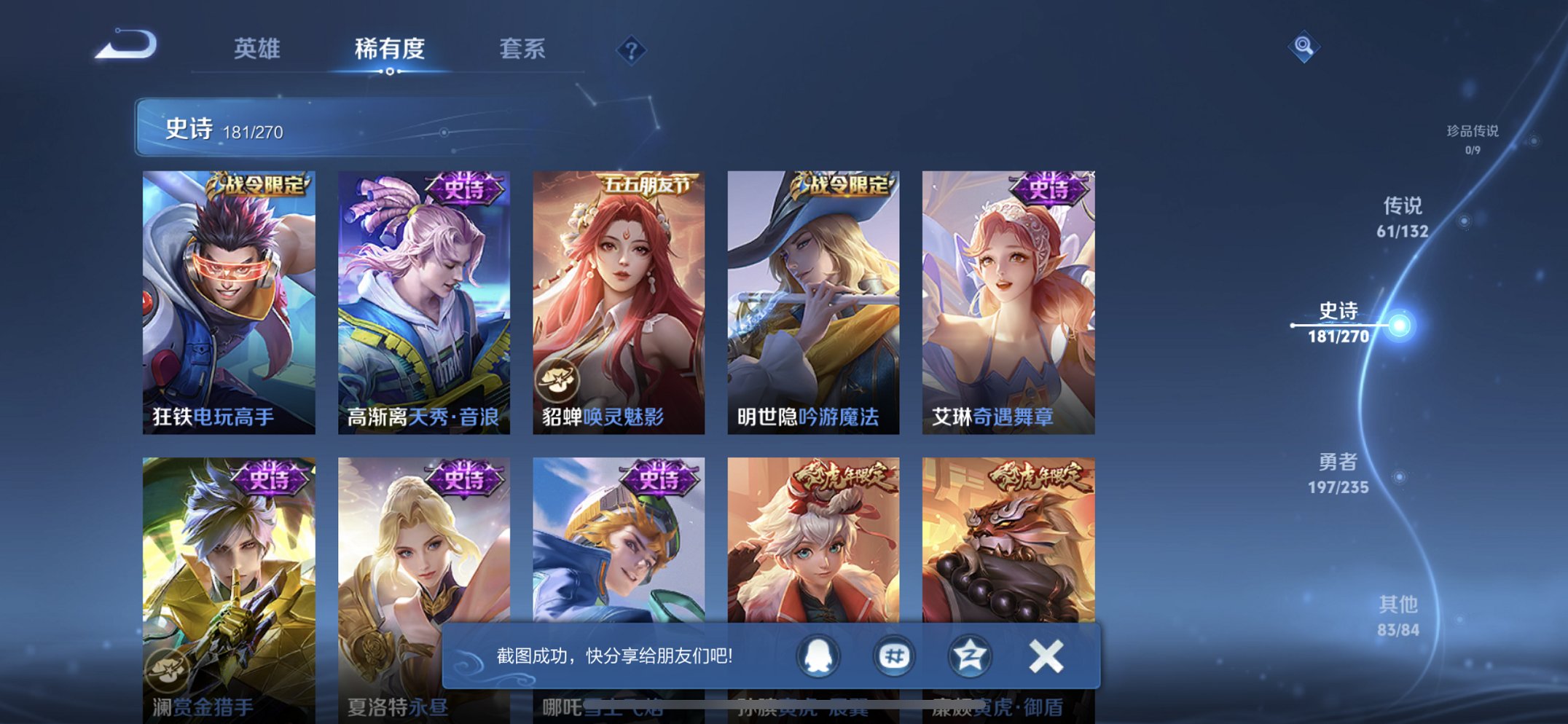
Task: Share via the Qzone star icon
Action: 969,655
